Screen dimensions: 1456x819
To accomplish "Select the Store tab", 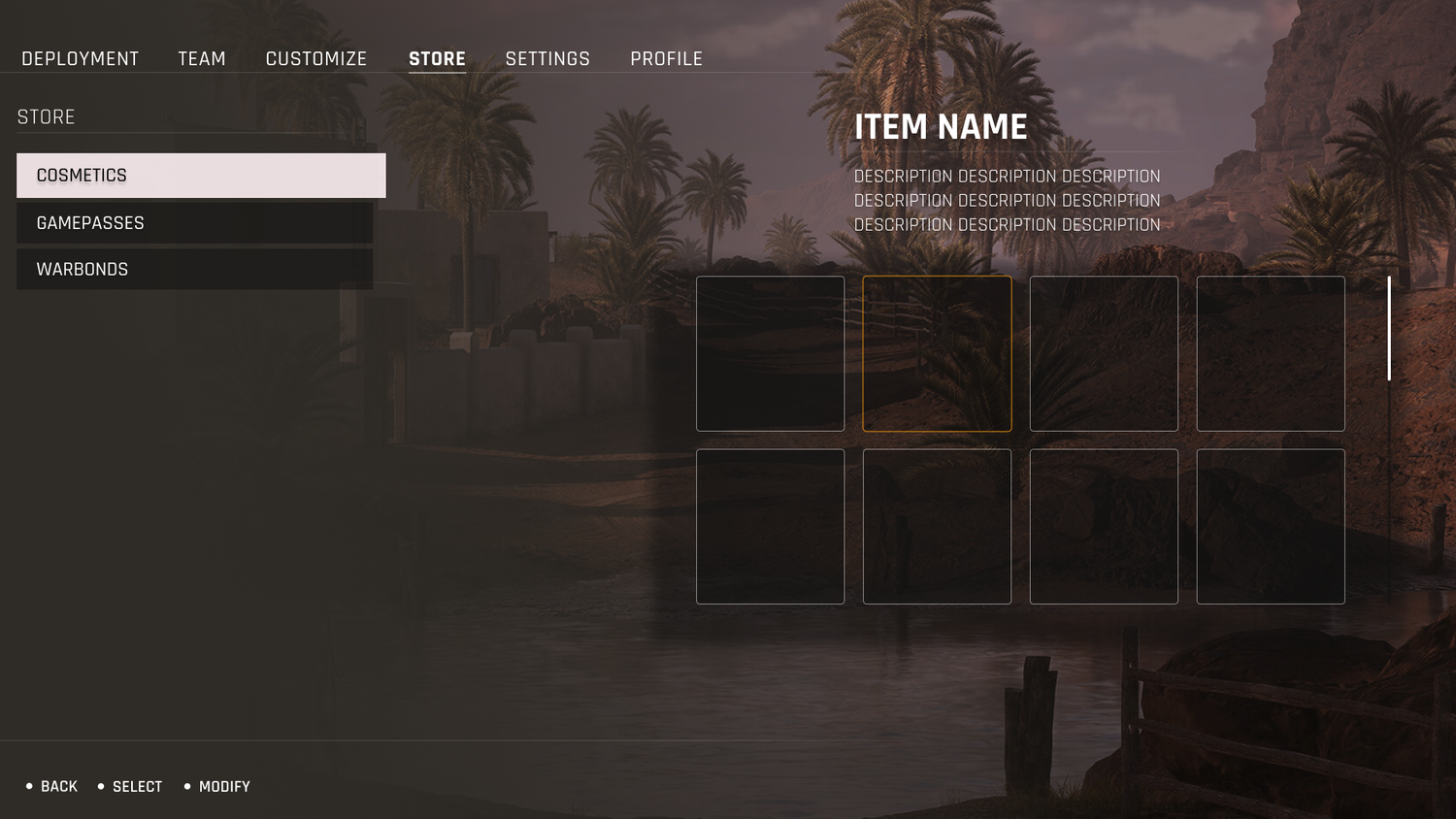I will click(437, 59).
